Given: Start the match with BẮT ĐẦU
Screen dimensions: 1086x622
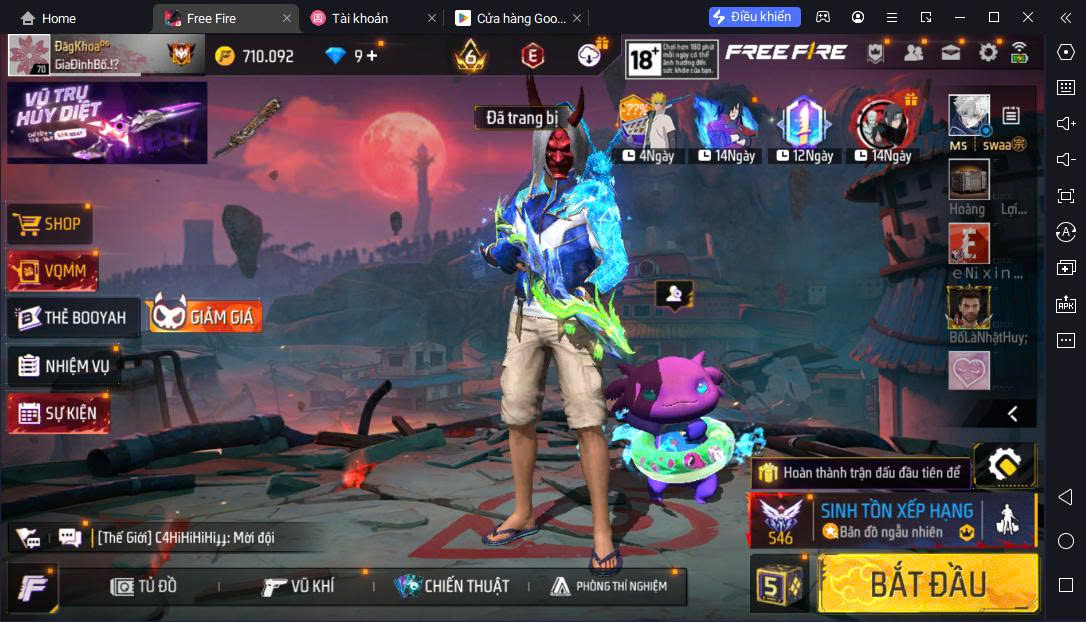Looking at the screenshot, I should [927, 584].
